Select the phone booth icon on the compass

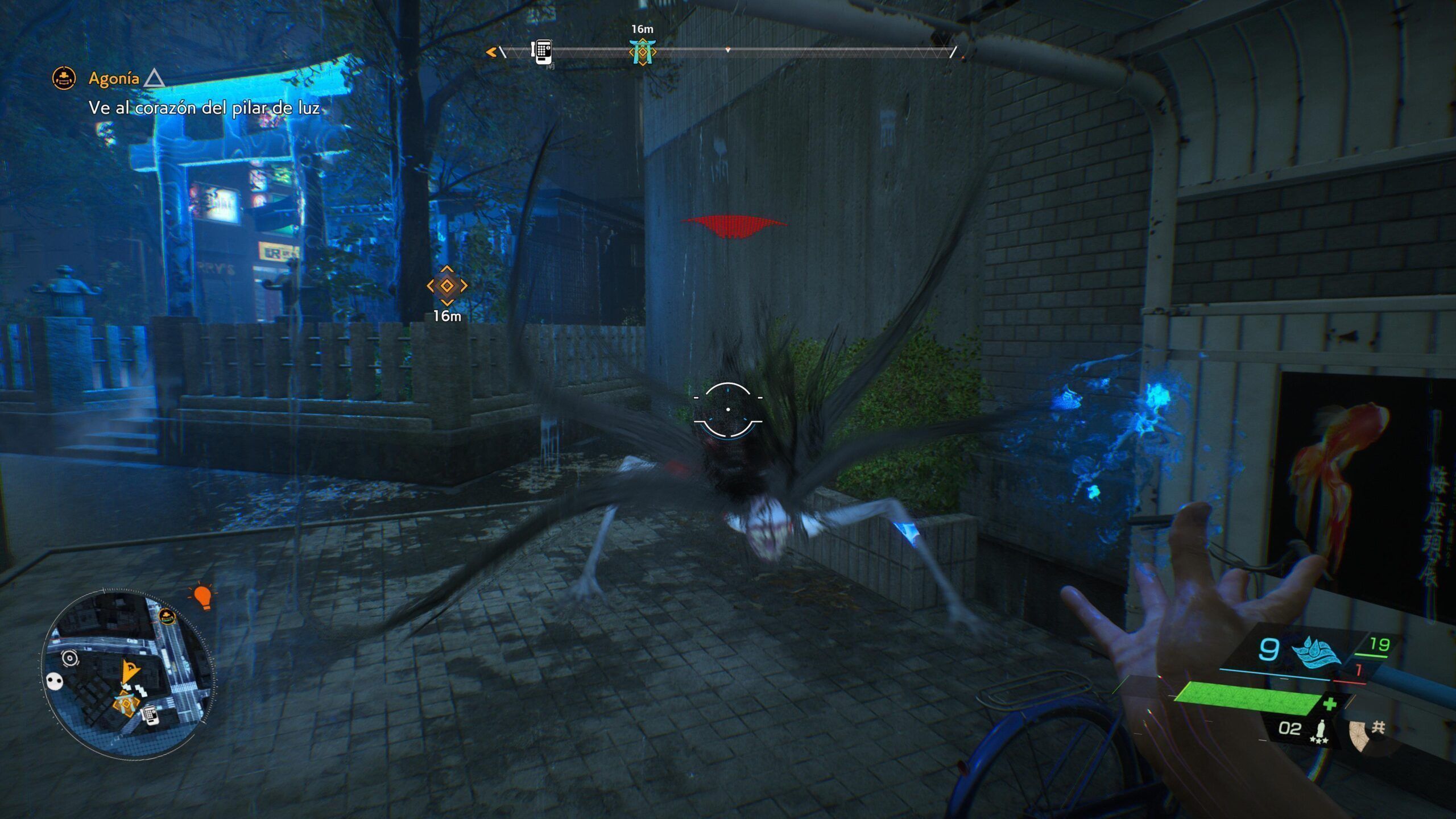click(x=541, y=52)
